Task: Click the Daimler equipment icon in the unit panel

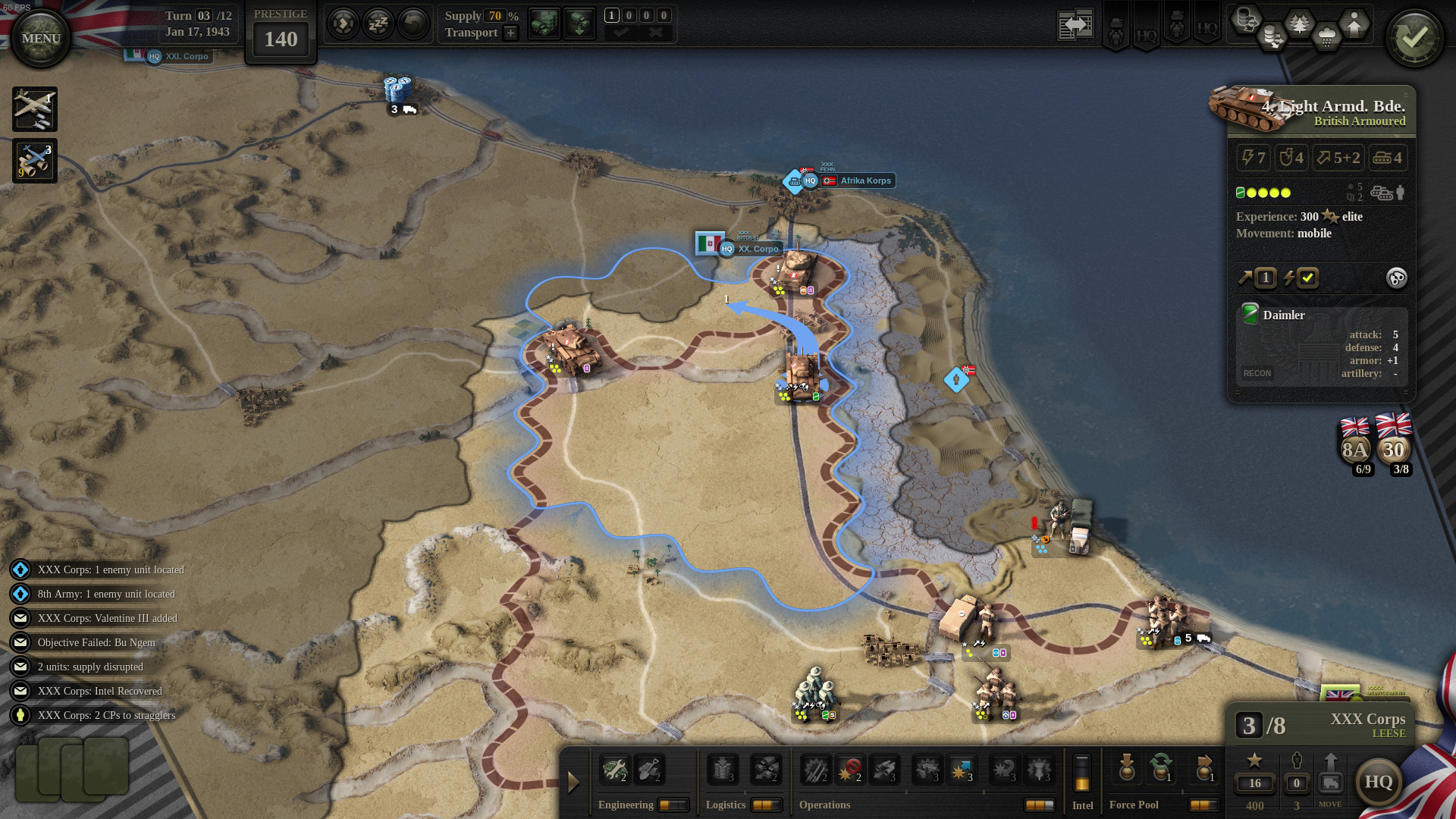Action: click(1249, 315)
